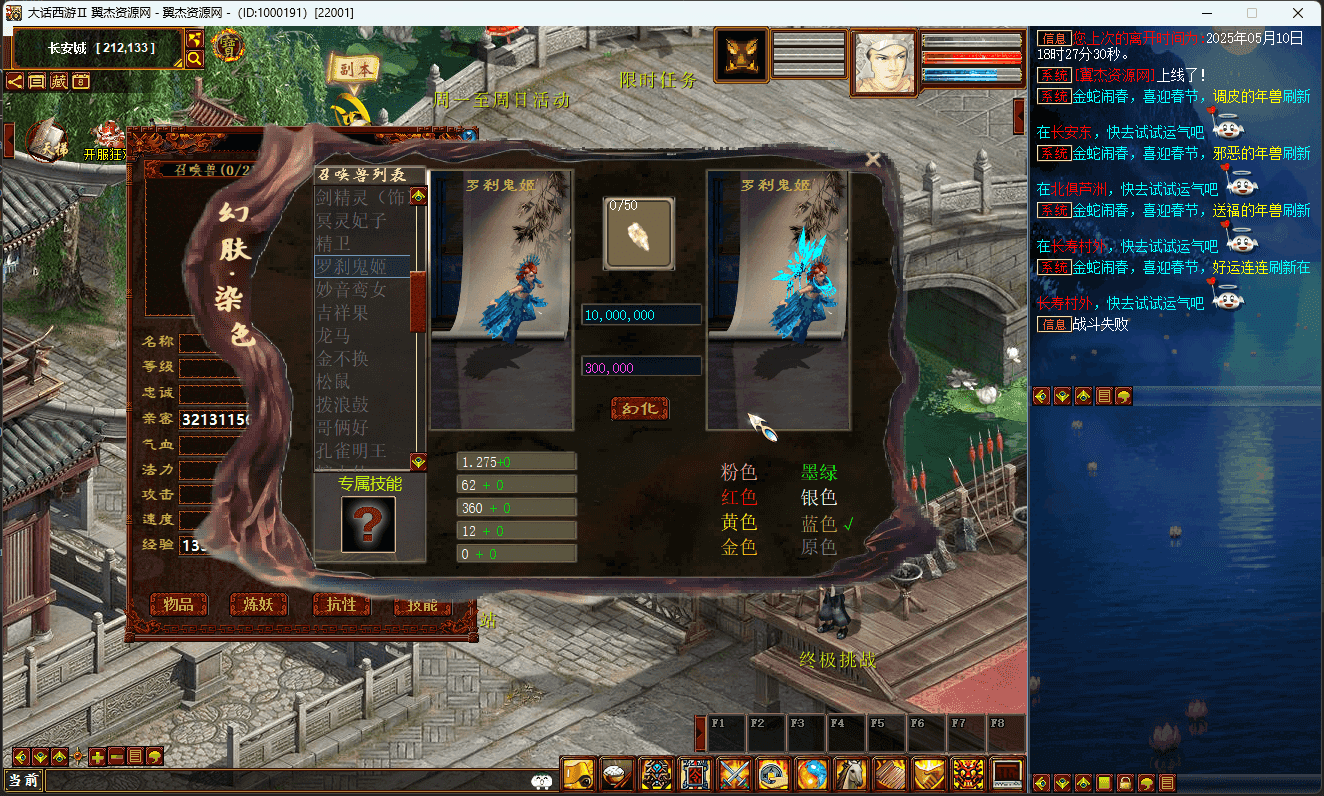1324x796 pixels.
Task: Close the 幻肤·染色 dye window
Action: point(873,159)
